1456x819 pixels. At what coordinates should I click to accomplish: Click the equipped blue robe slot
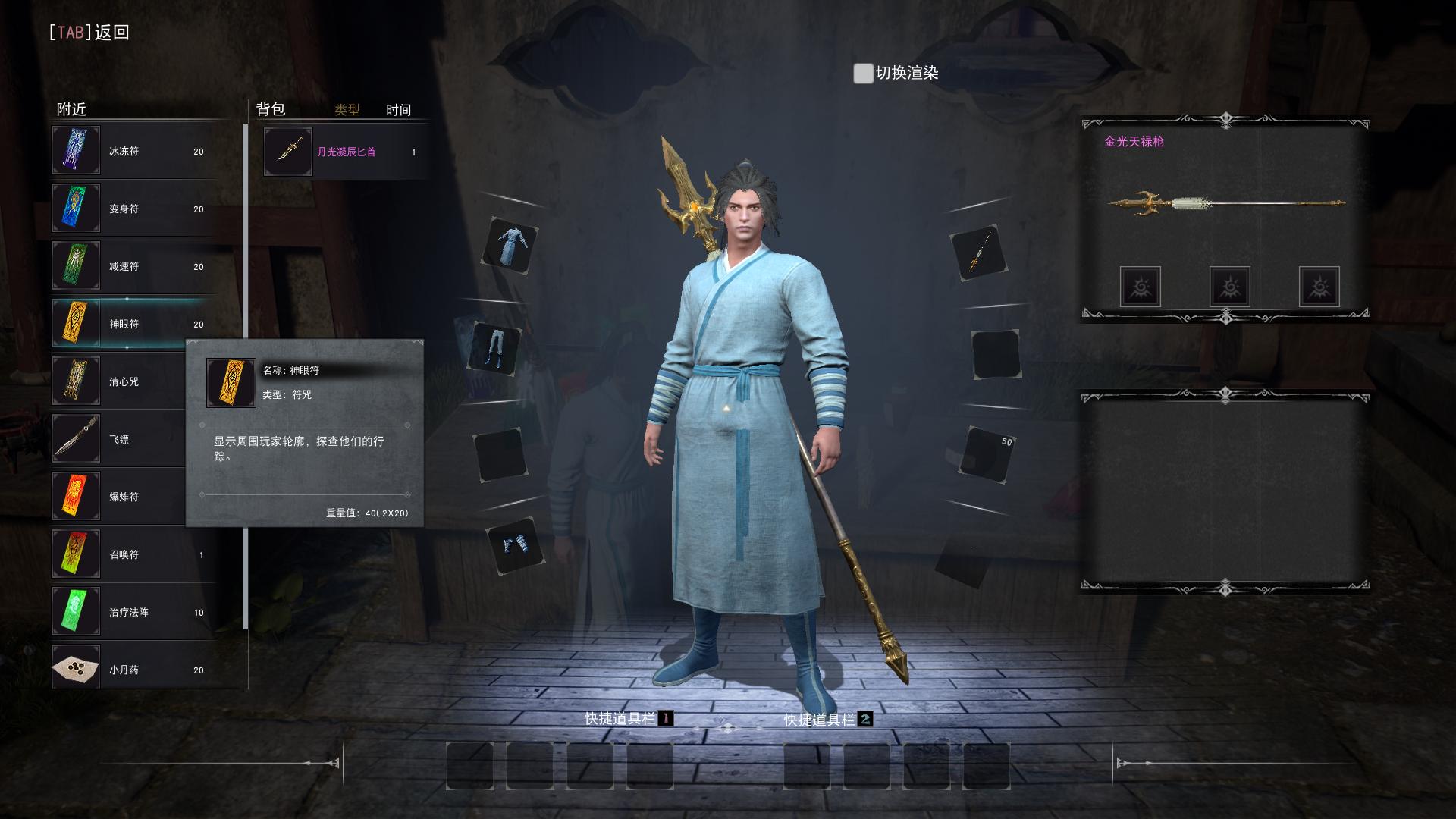pyautogui.click(x=510, y=246)
